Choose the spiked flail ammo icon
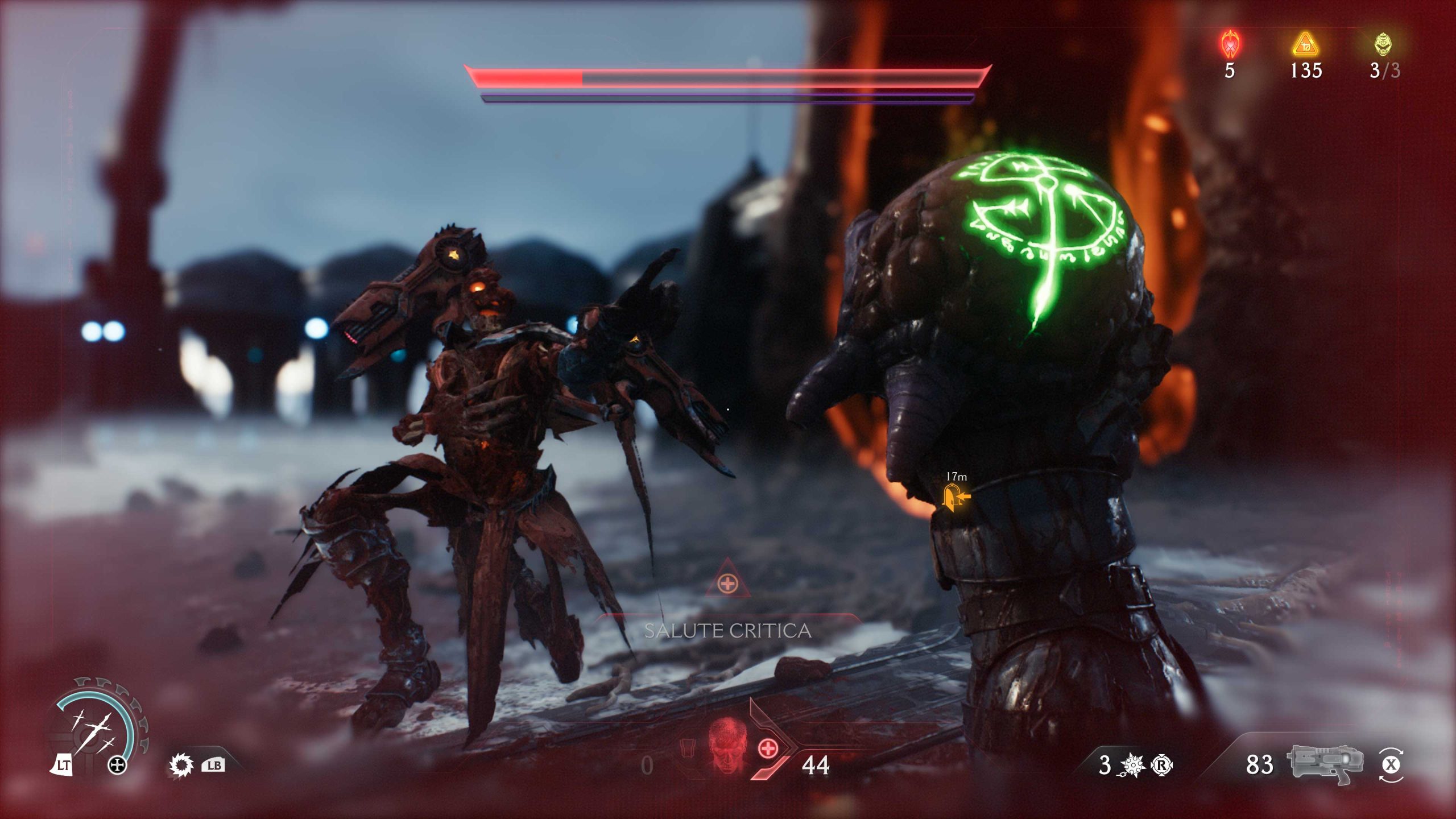 click(1131, 766)
